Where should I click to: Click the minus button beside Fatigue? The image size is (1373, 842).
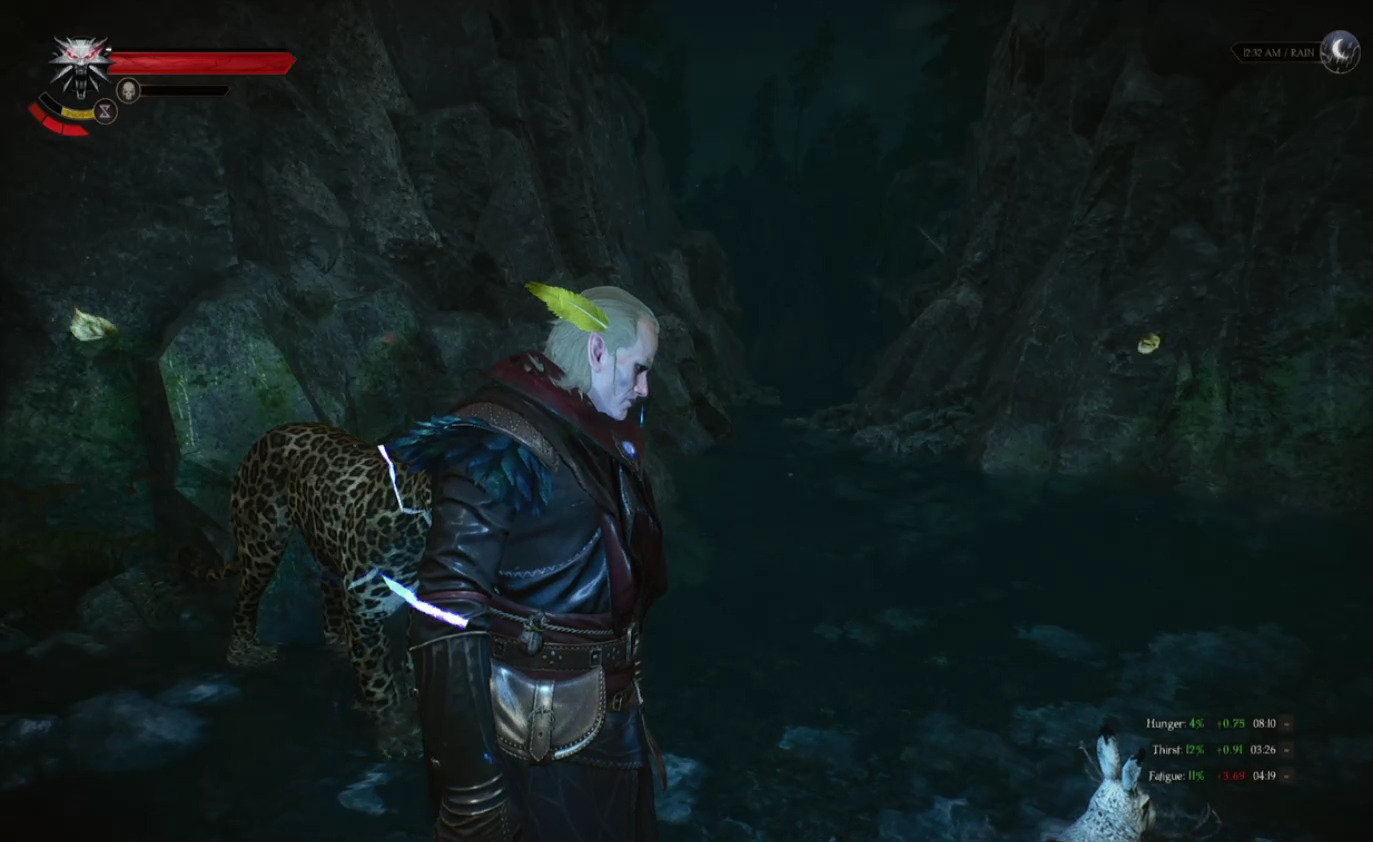click(x=1286, y=775)
